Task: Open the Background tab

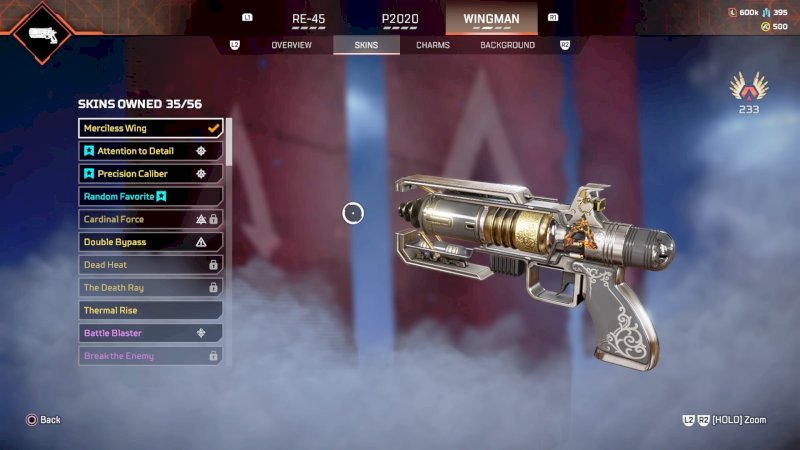Action: click(x=507, y=45)
